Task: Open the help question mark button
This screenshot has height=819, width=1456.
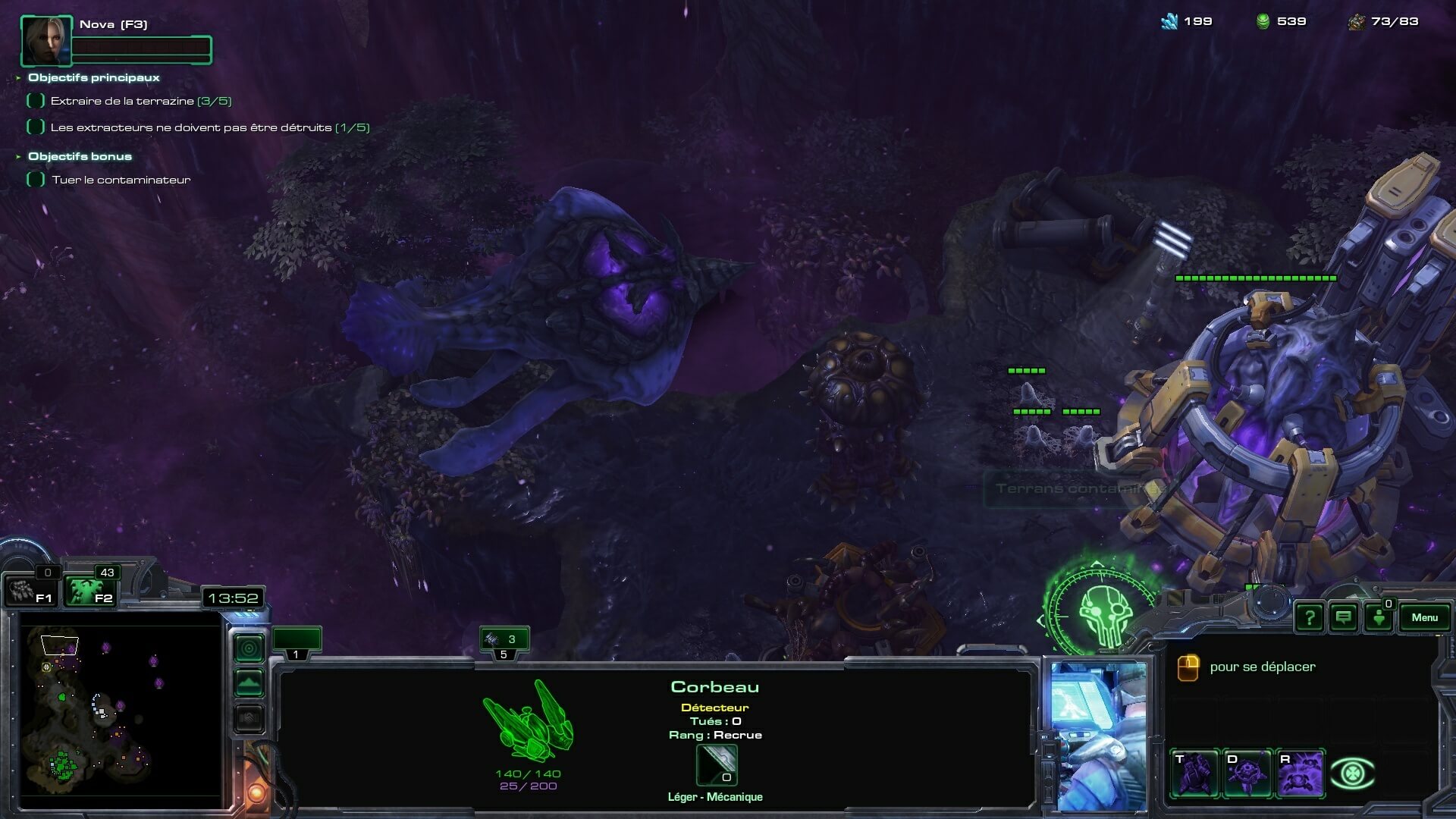Action: point(1309,618)
